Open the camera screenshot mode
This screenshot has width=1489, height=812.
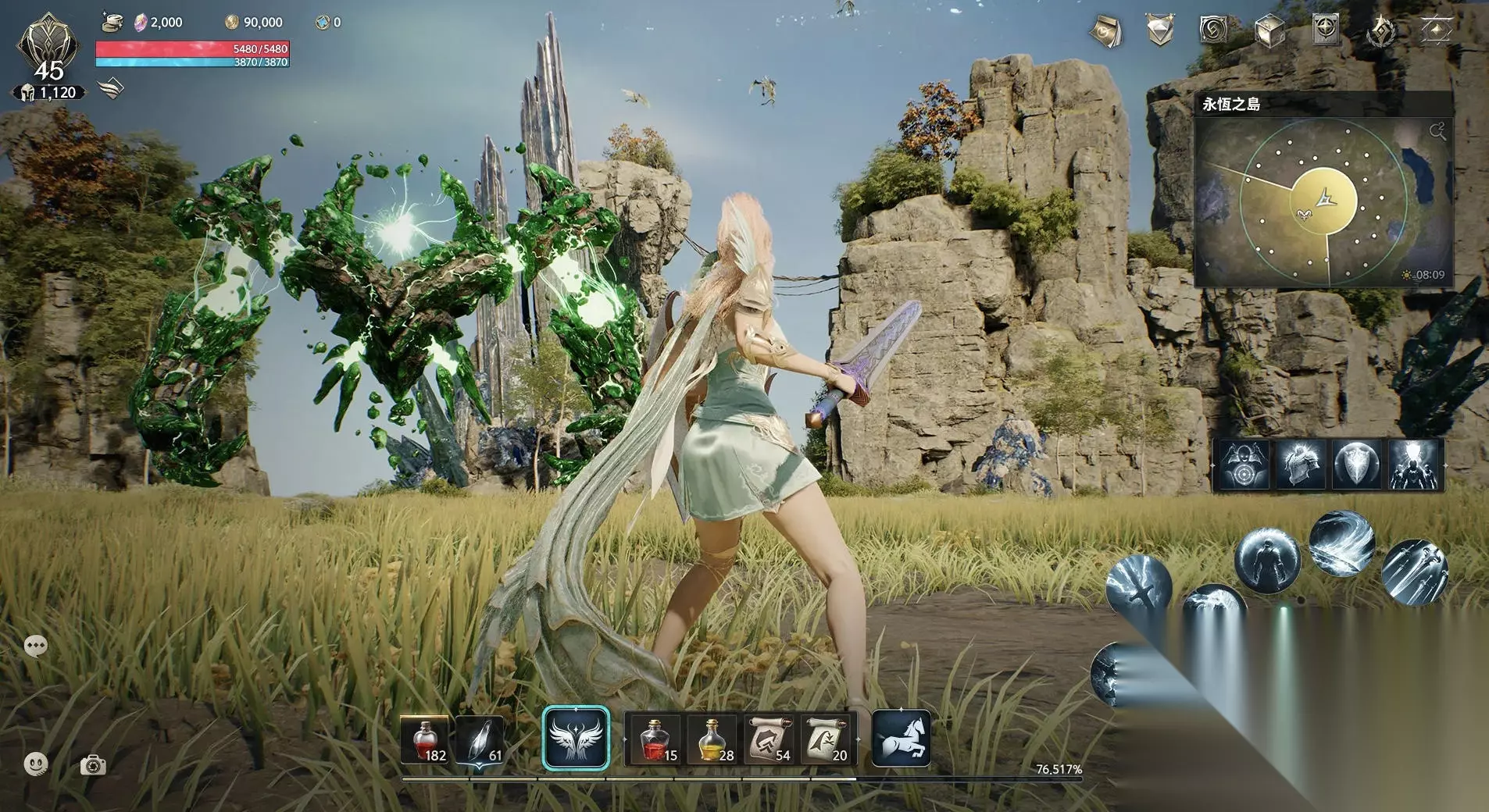(x=93, y=765)
